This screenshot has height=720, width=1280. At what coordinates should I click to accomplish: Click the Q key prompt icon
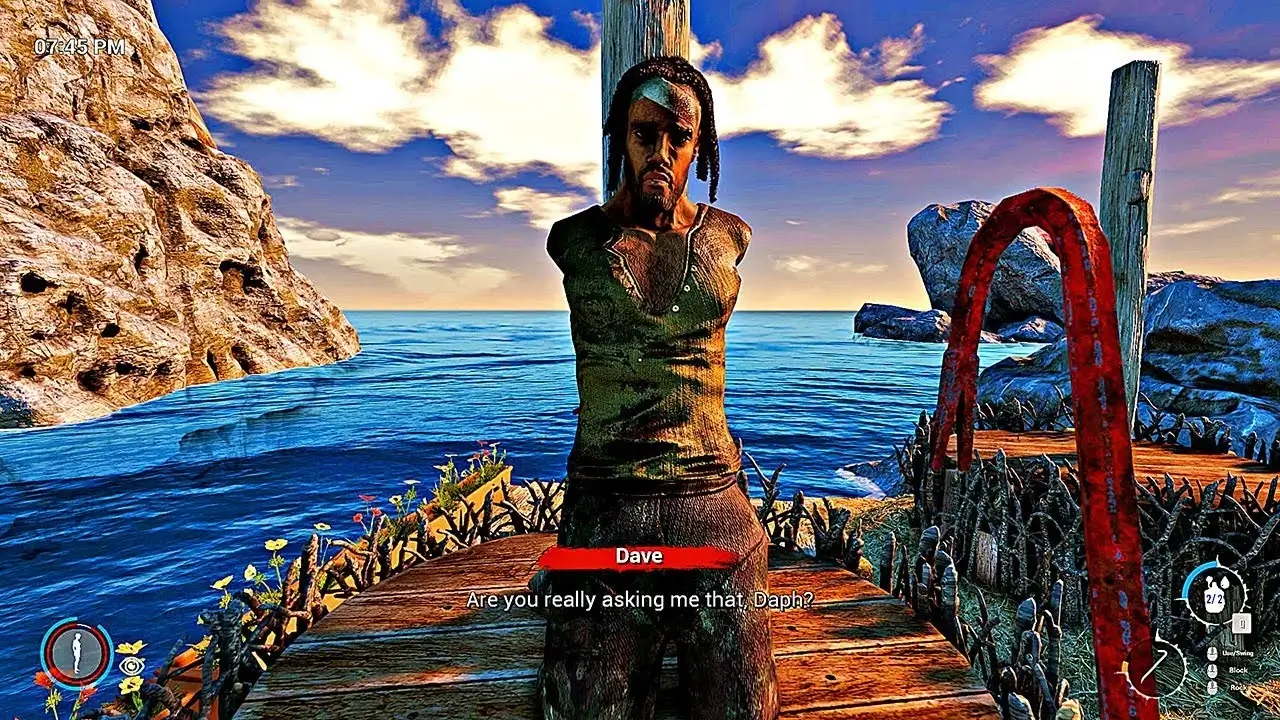click(1241, 623)
